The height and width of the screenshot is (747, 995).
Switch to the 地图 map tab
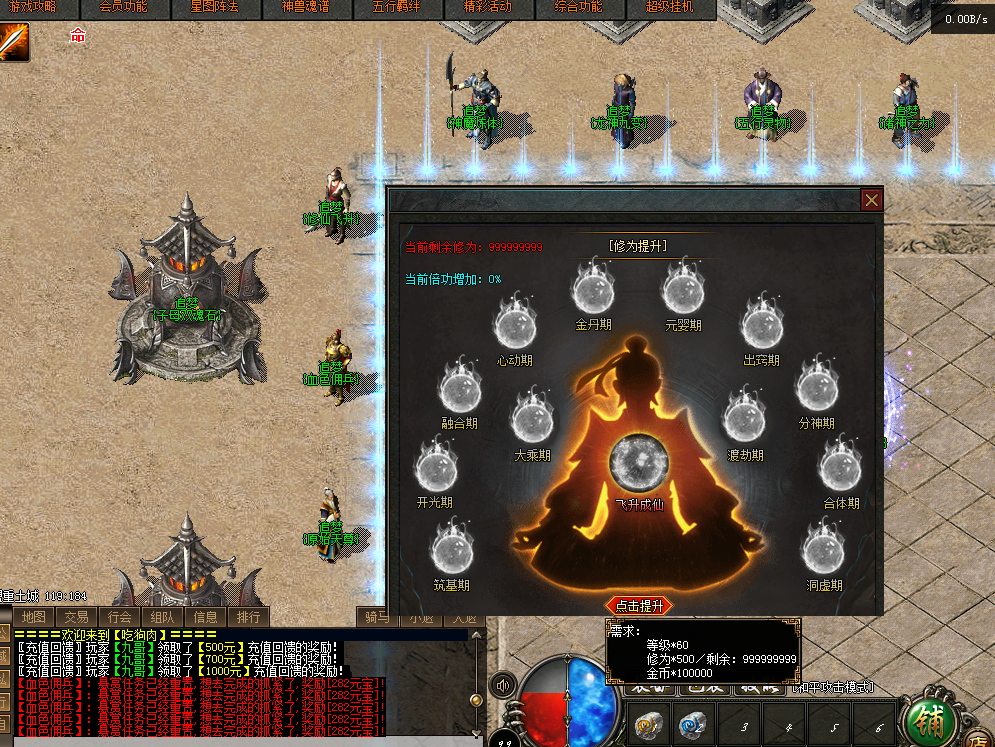tap(34, 617)
